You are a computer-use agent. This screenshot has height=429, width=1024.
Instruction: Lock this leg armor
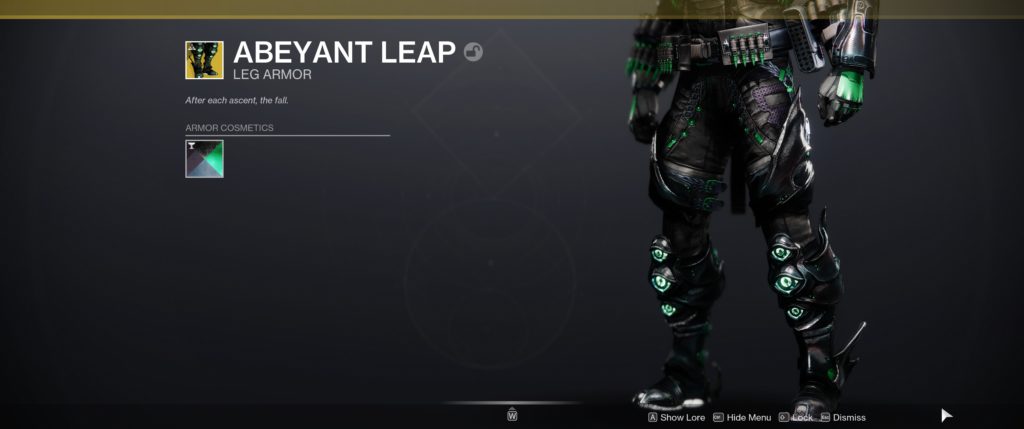801,417
